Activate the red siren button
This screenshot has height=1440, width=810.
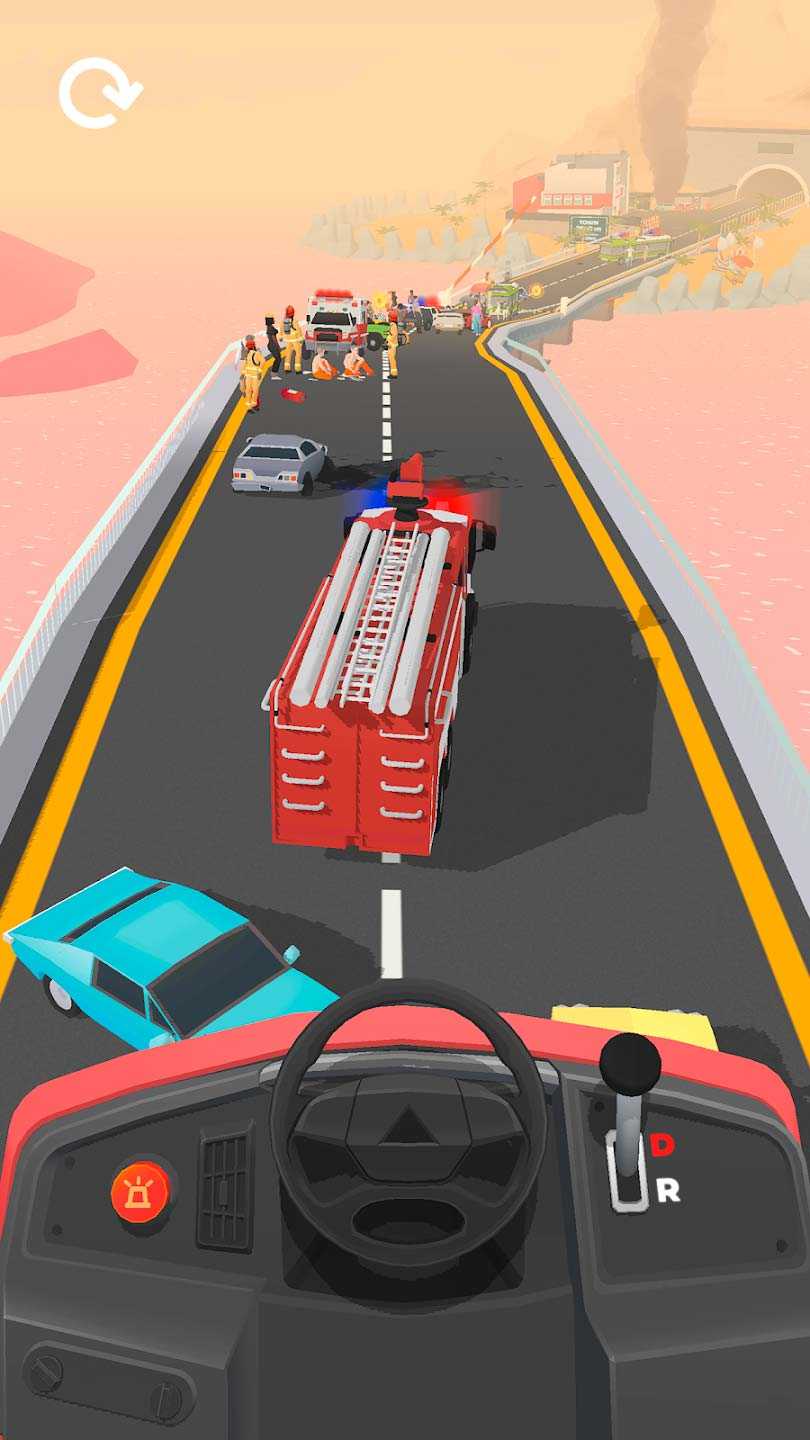tap(141, 1191)
